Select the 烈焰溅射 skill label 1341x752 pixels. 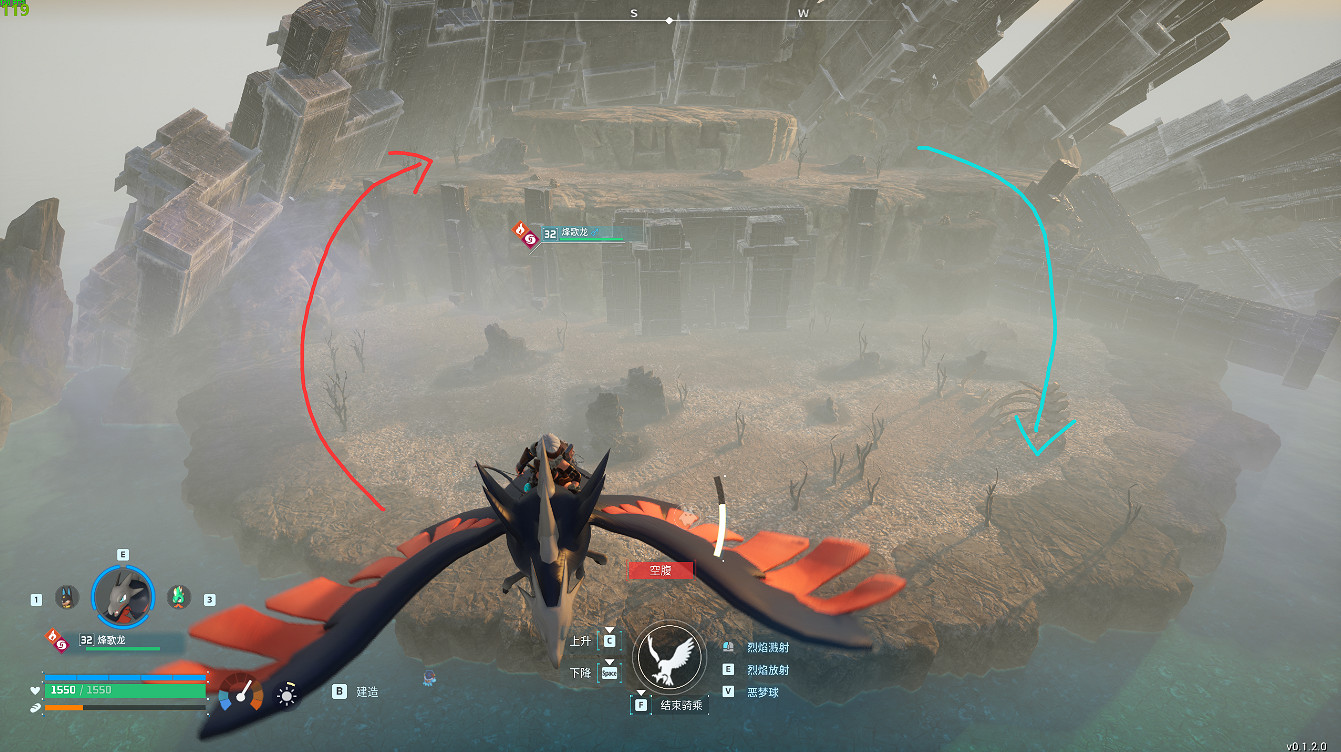767,647
